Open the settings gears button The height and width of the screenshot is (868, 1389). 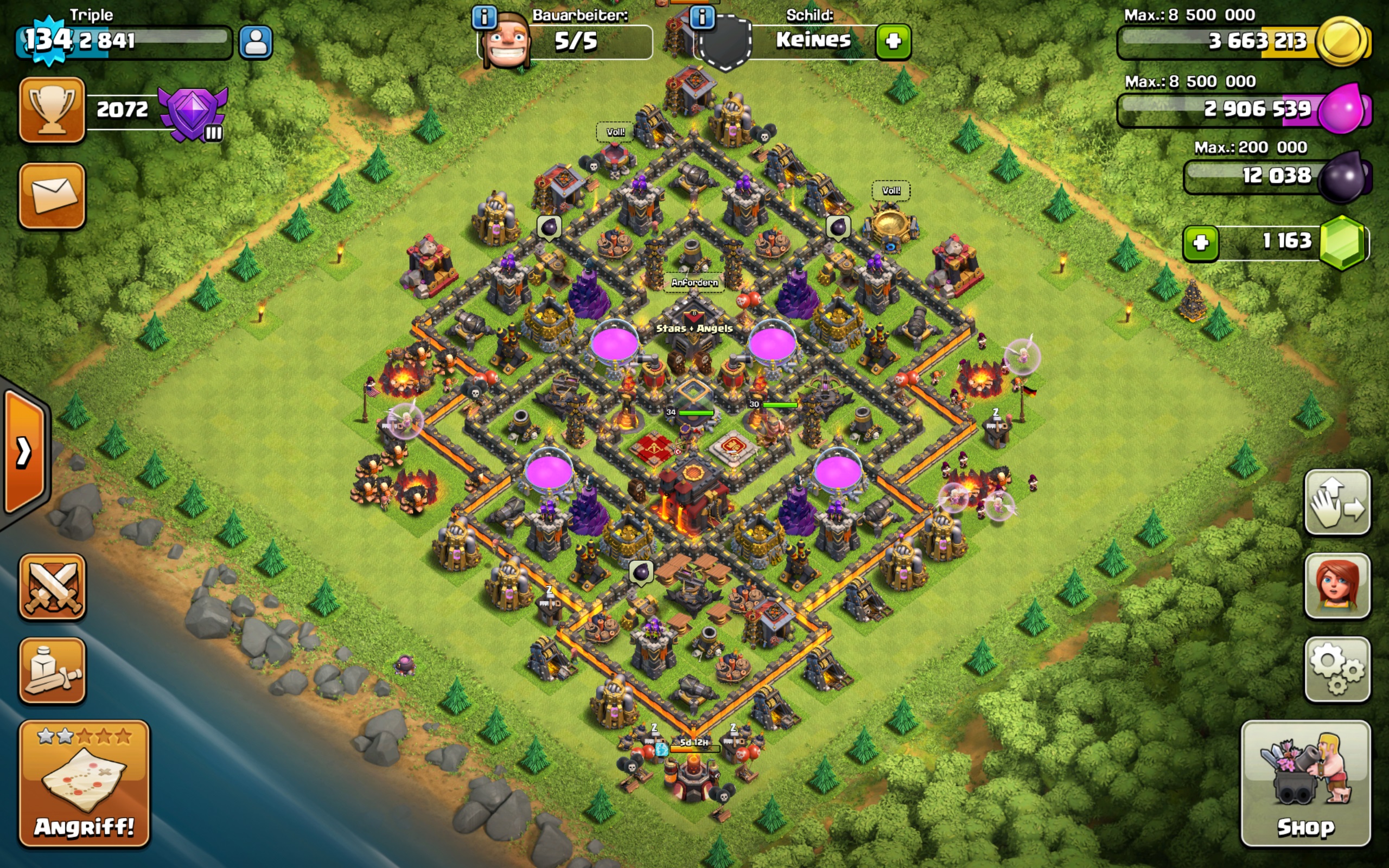pyautogui.click(x=1337, y=669)
